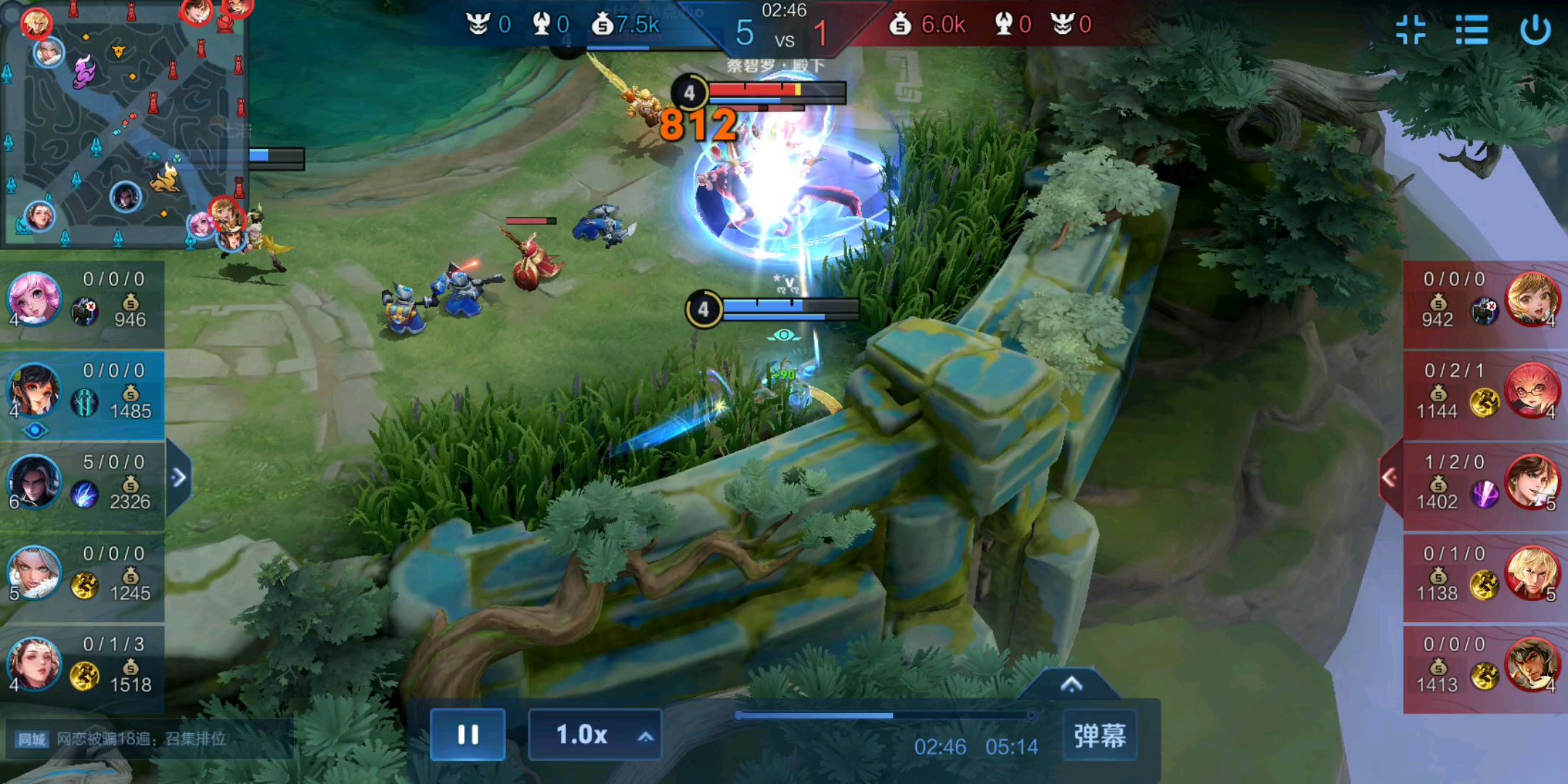1568x784 pixels.
Task: Select the 0/2/1 red hero portrait
Action: (1532, 391)
